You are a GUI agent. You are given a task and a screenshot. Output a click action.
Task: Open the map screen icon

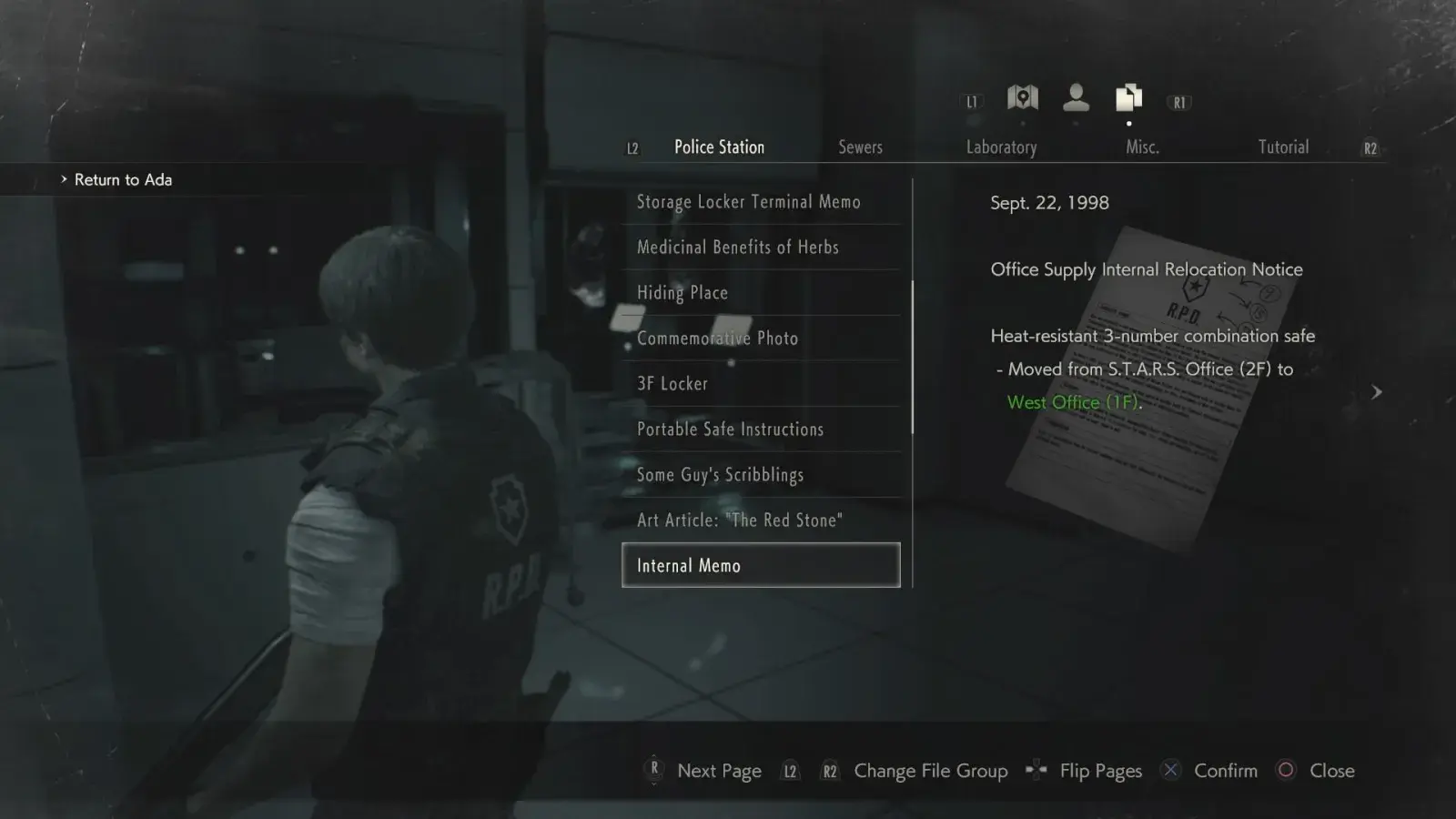[1023, 97]
